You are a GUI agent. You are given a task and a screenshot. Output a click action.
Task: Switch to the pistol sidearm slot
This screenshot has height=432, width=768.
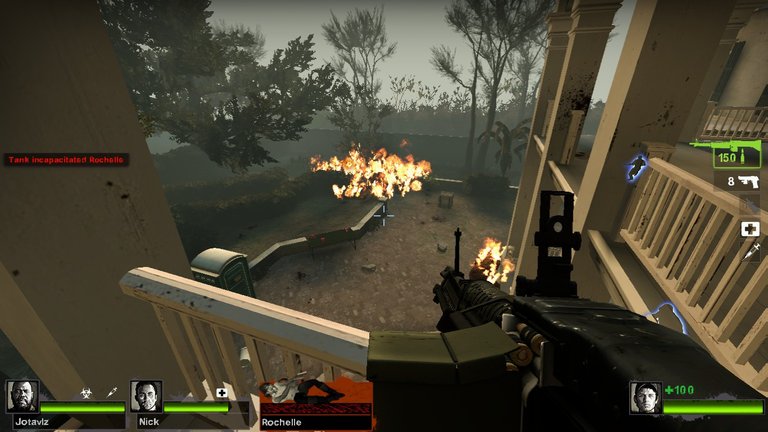pos(742,182)
